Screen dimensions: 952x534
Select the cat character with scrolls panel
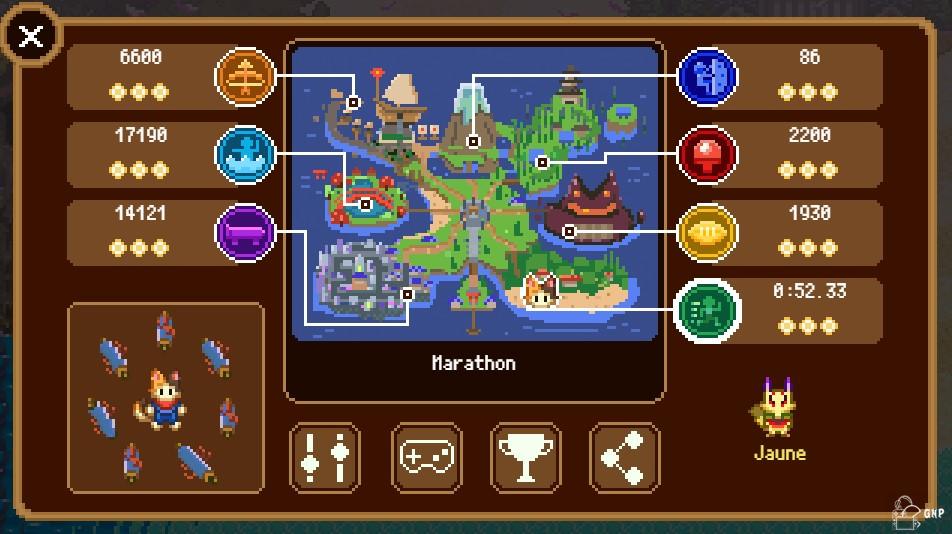(x=166, y=397)
